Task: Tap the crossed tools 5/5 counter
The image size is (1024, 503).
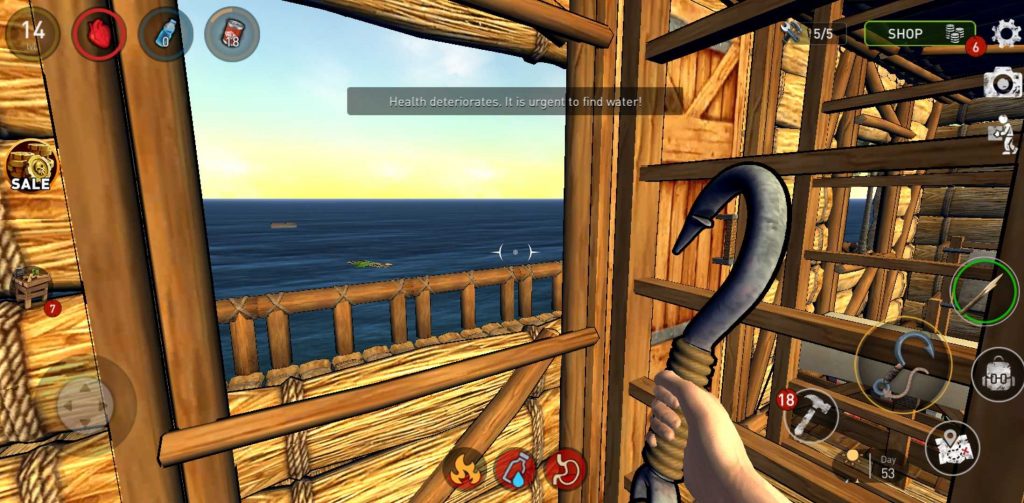Action: (x=809, y=33)
